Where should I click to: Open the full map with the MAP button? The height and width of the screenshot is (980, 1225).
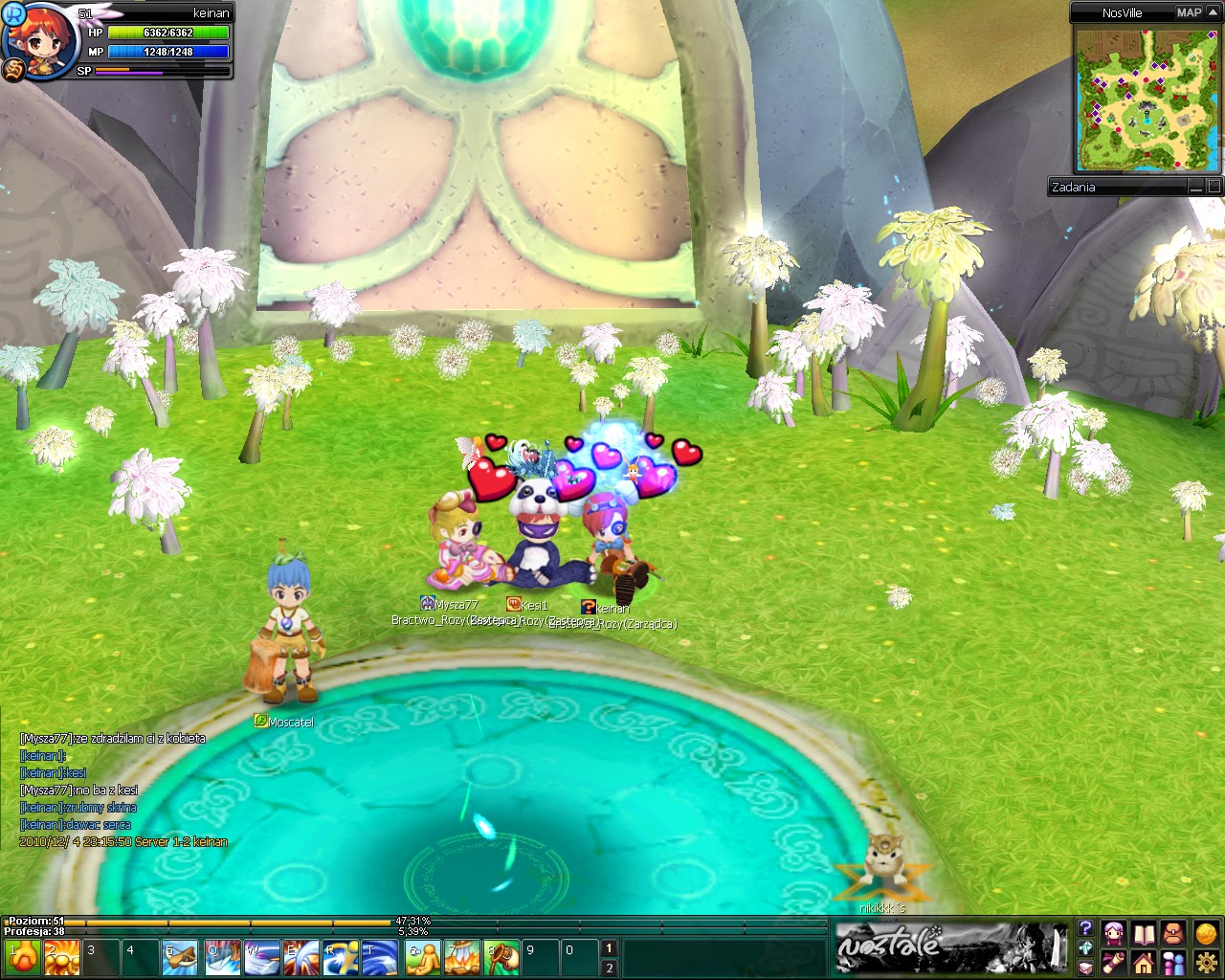pyautogui.click(x=1189, y=12)
